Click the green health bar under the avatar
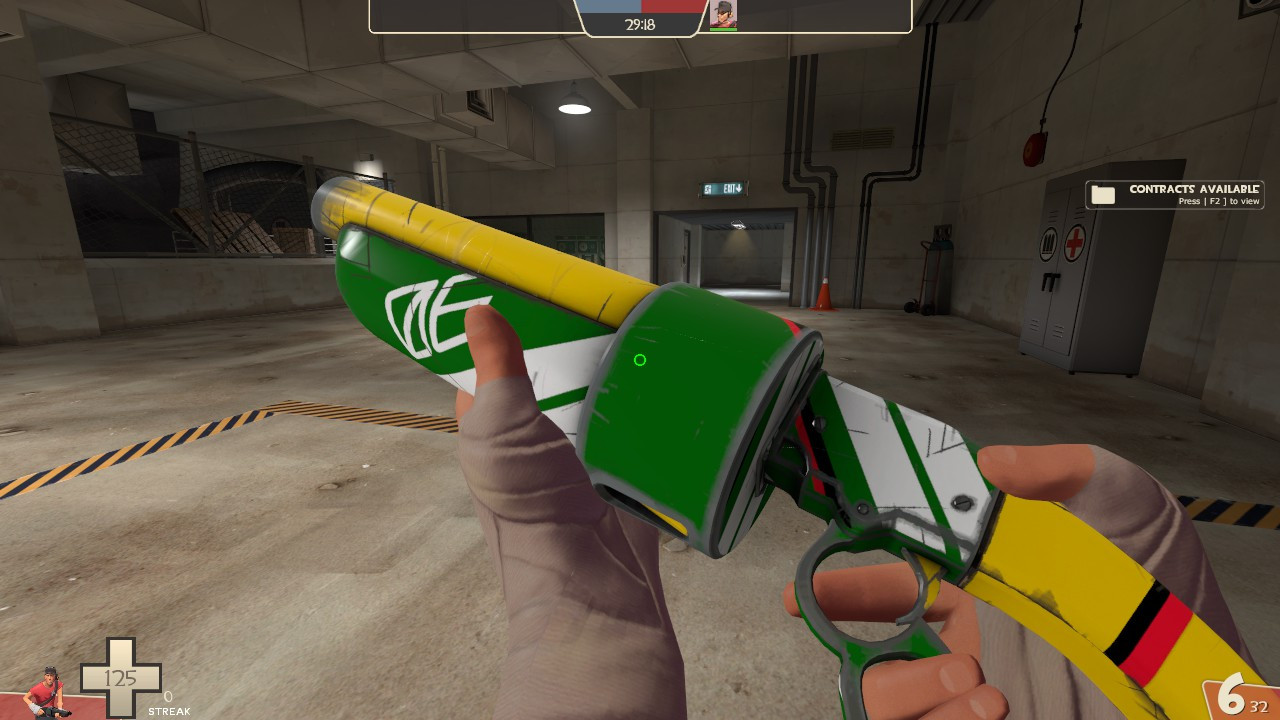The height and width of the screenshot is (720, 1280). coord(722,27)
